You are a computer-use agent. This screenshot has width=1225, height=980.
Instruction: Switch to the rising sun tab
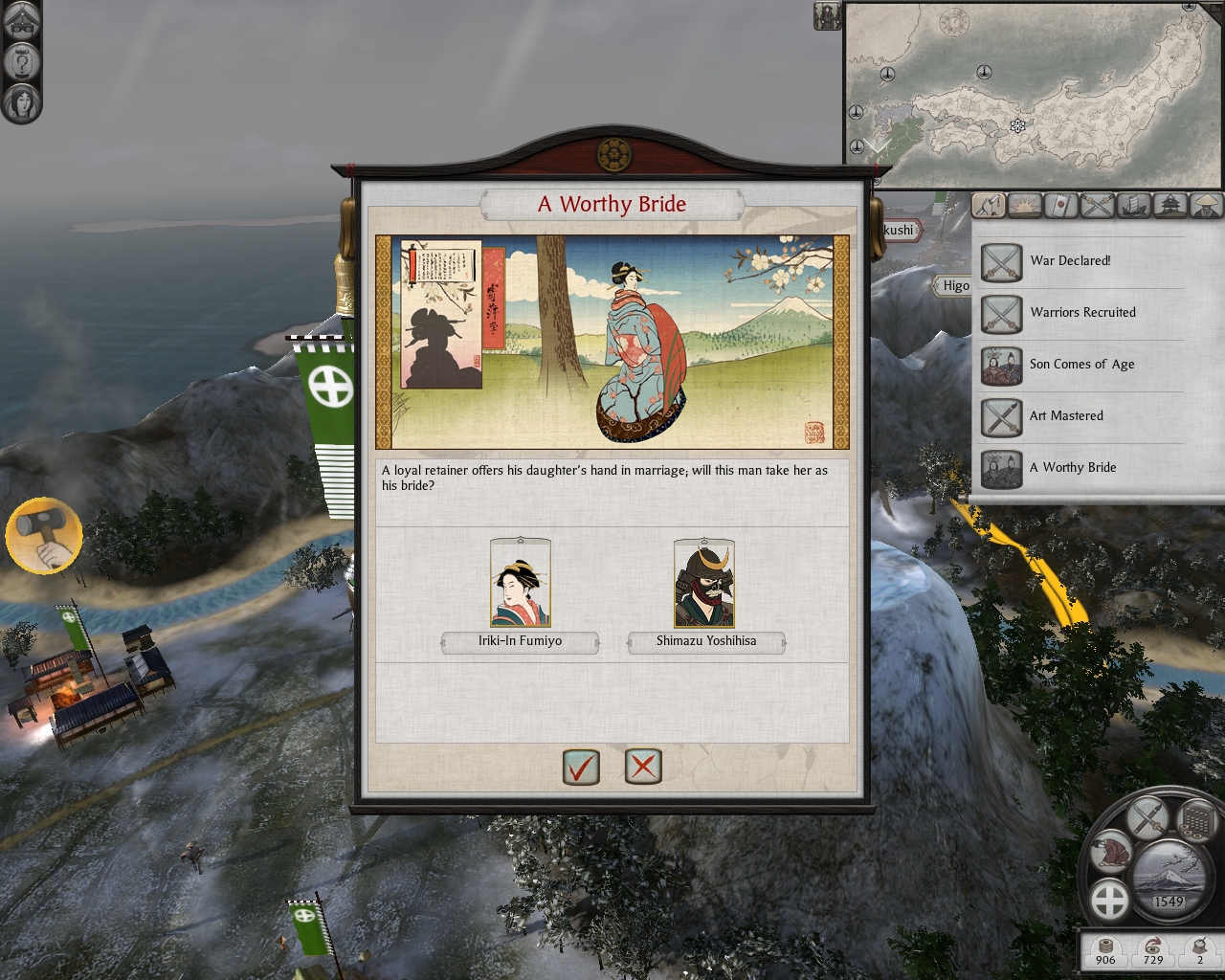pyautogui.click(x=1025, y=205)
